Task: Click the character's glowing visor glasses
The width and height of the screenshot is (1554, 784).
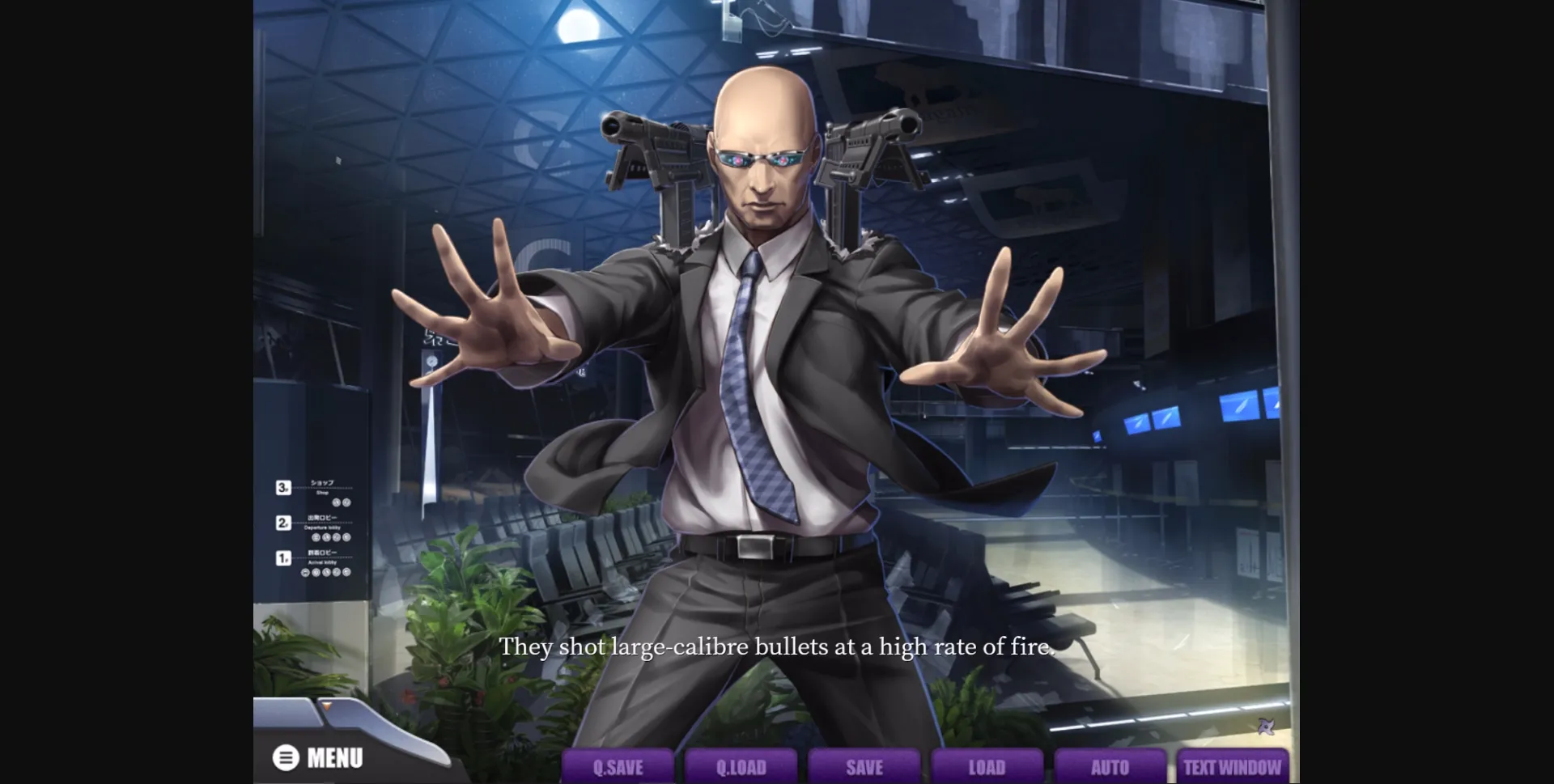Action: coord(761,158)
